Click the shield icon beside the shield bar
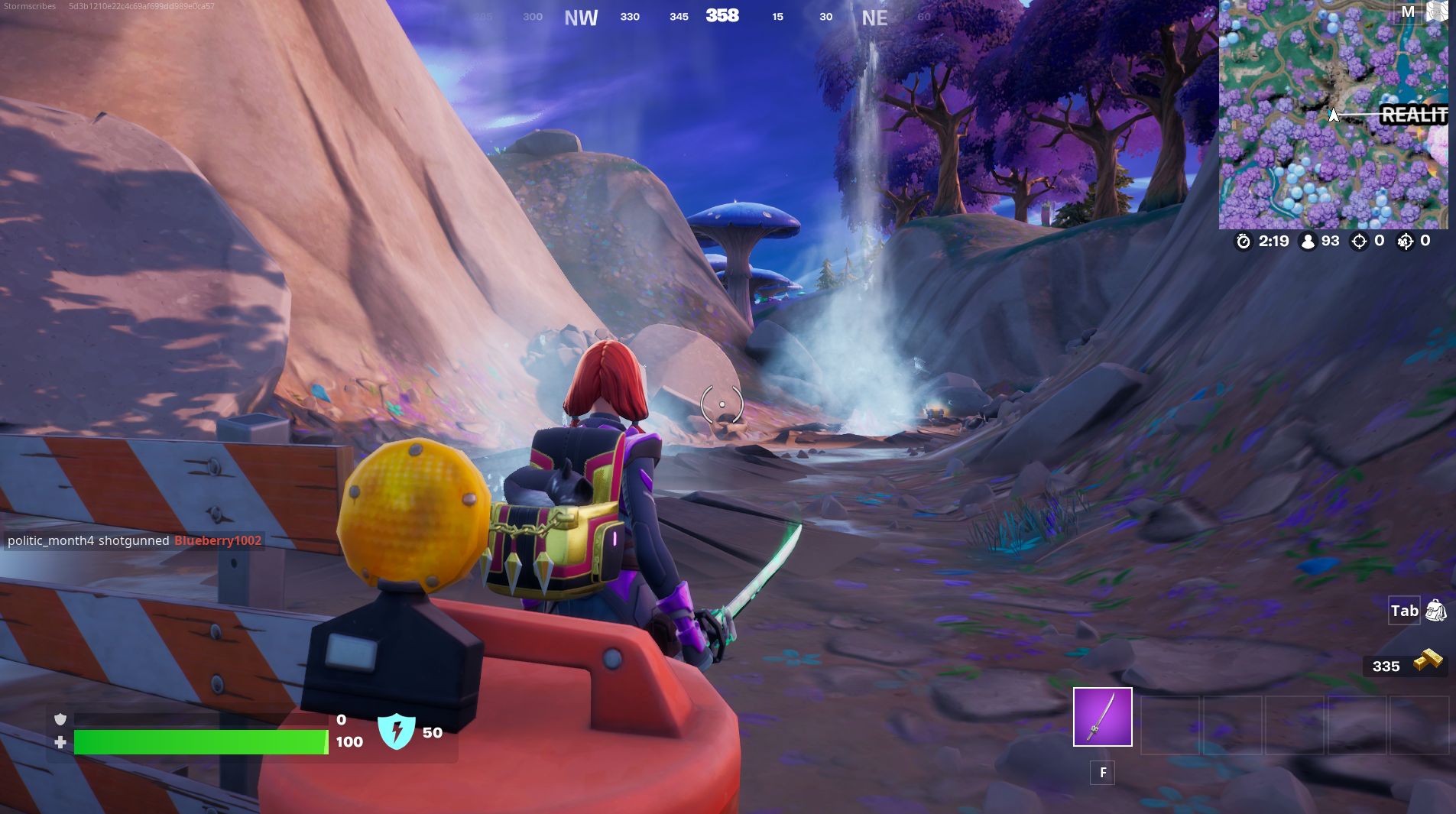The width and height of the screenshot is (1456, 814). point(61,719)
